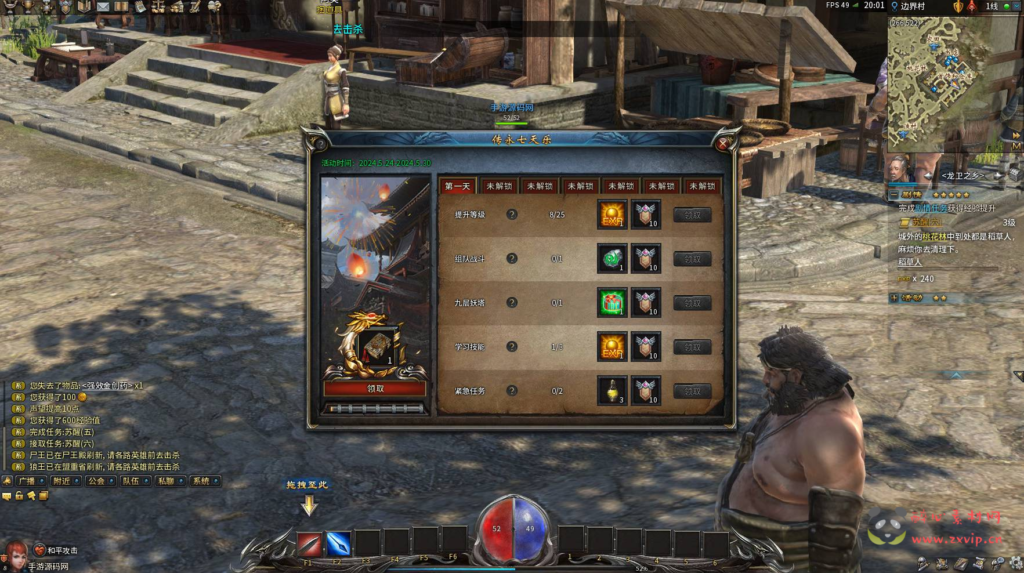
Task: Claim the 学习技能 task reward
Action: click(x=692, y=347)
